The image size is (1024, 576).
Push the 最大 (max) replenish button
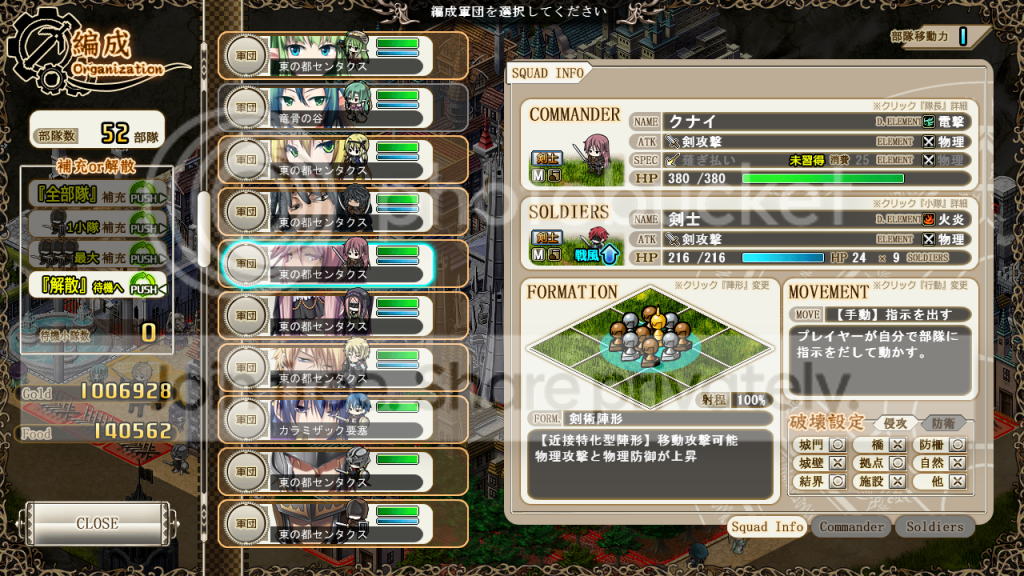pos(147,258)
